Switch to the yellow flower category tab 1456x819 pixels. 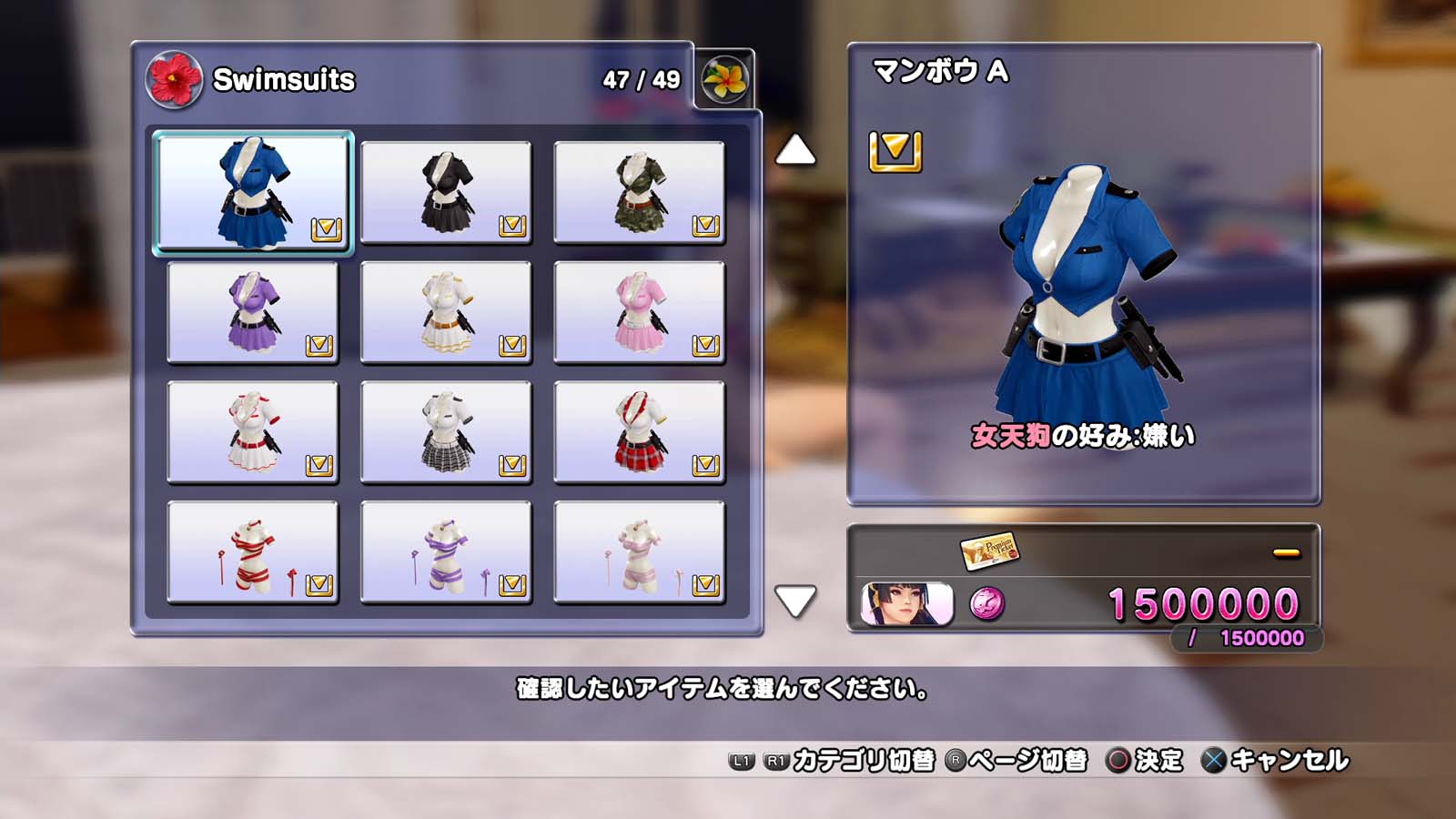click(724, 80)
